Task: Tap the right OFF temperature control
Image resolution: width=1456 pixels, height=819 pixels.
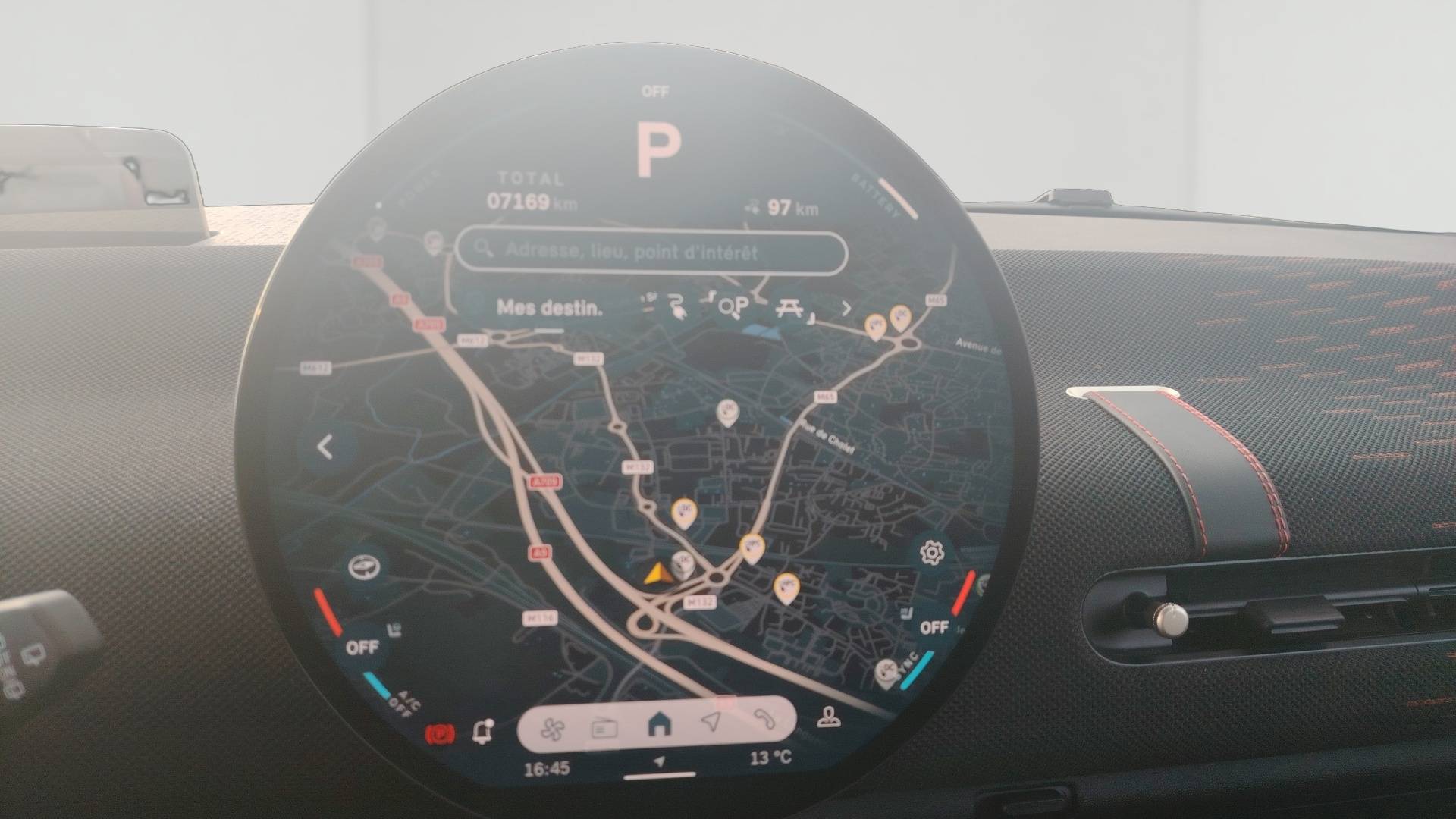Action: 934,627
